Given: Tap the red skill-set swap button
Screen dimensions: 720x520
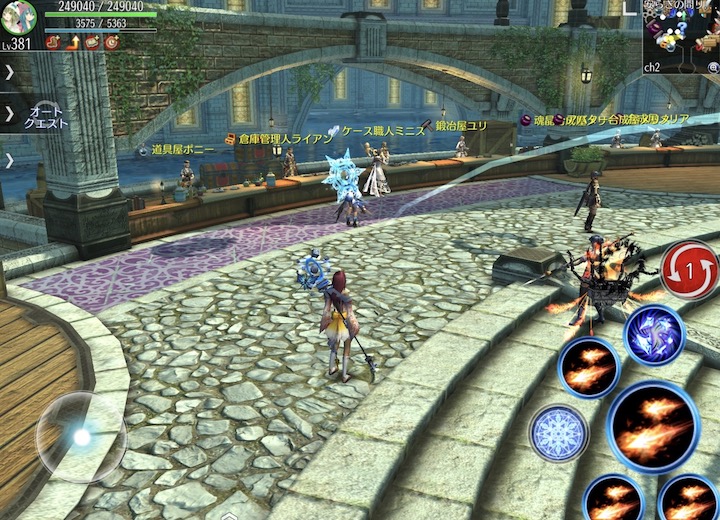Looking at the screenshot, I should click(x=689, y=270).
